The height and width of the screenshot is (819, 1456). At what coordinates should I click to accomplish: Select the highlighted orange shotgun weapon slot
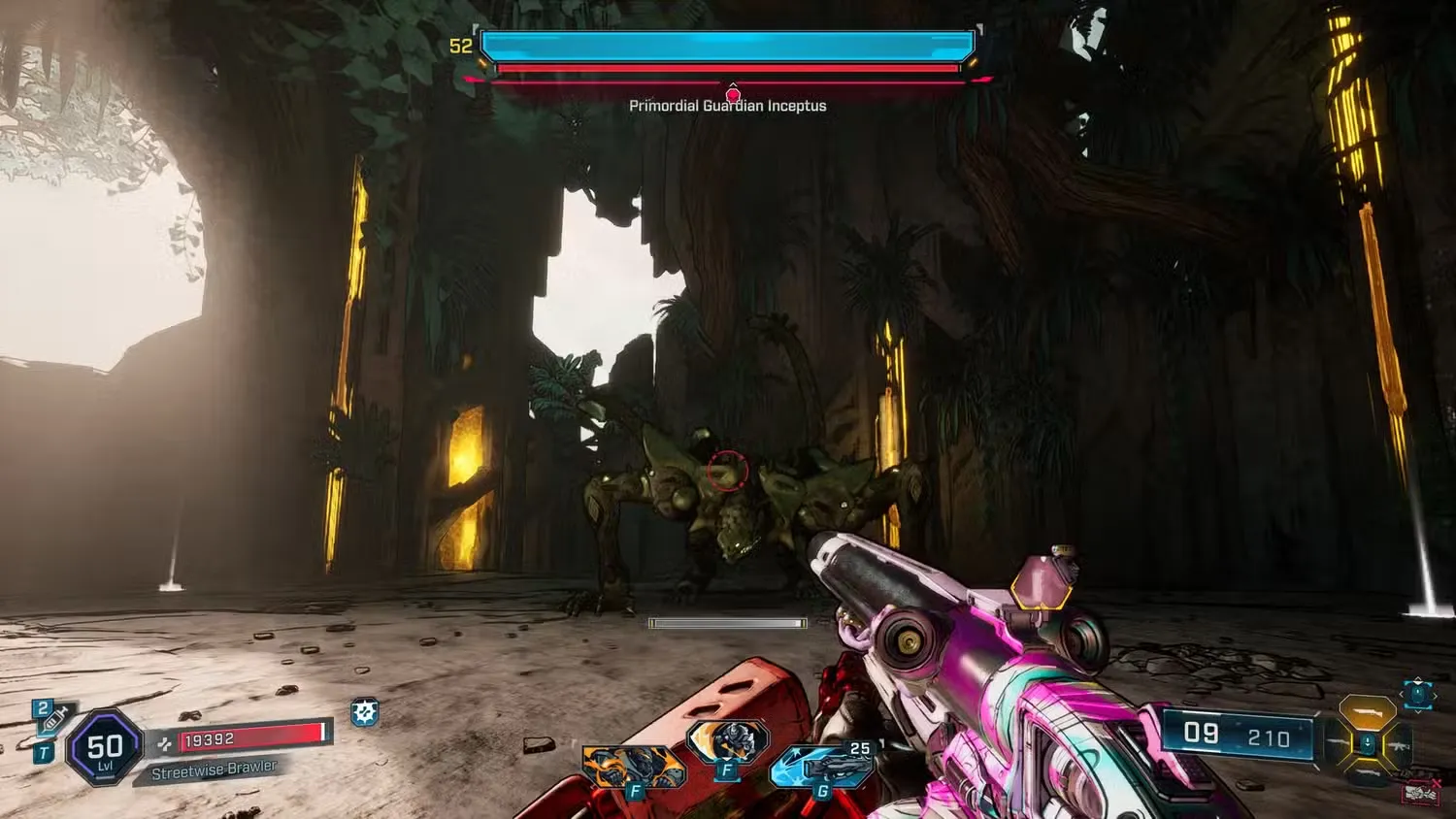pyautogui.click(x=1367, y=711)
